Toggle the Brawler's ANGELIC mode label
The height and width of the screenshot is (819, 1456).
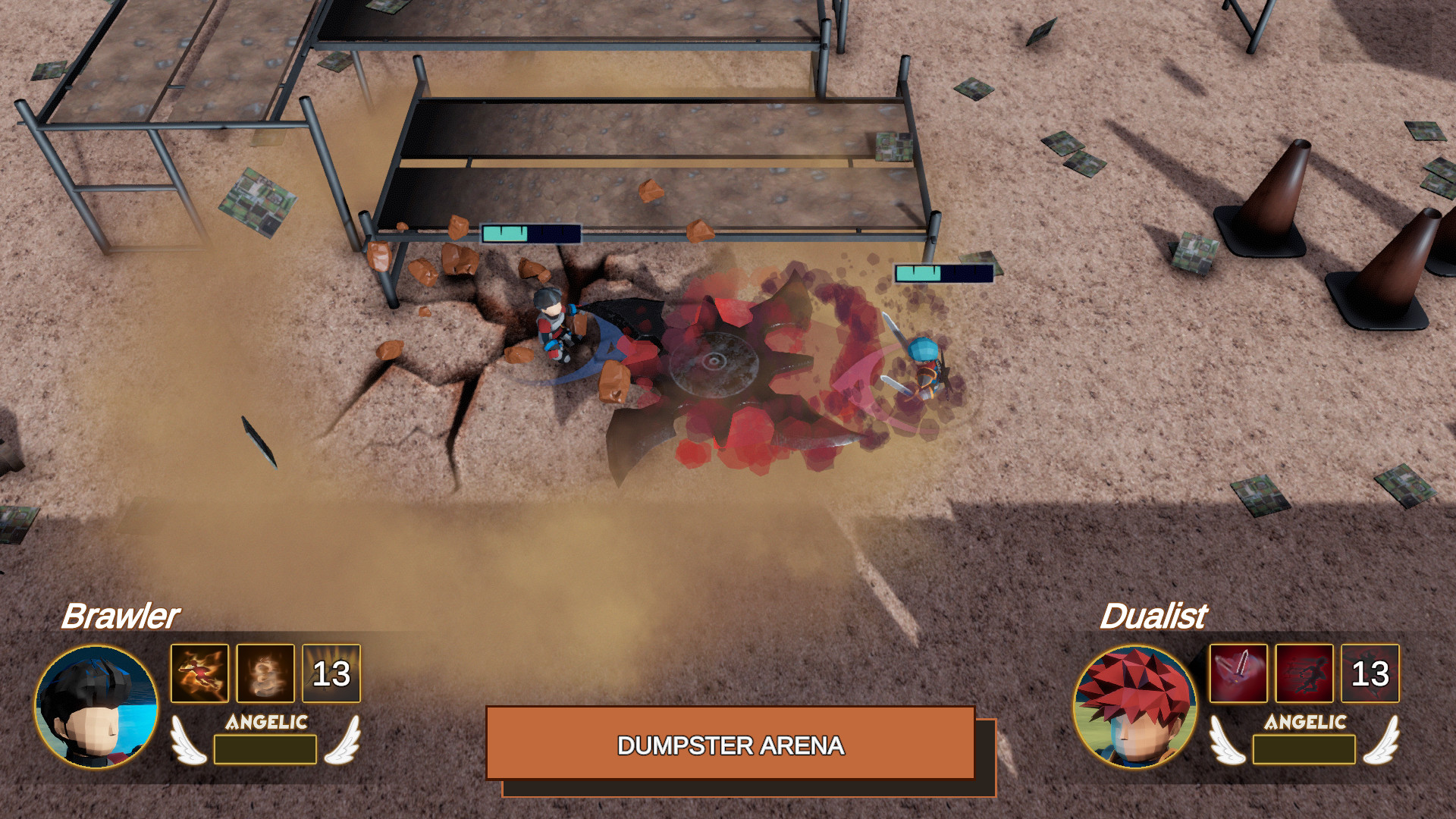[x=267, y=723]
